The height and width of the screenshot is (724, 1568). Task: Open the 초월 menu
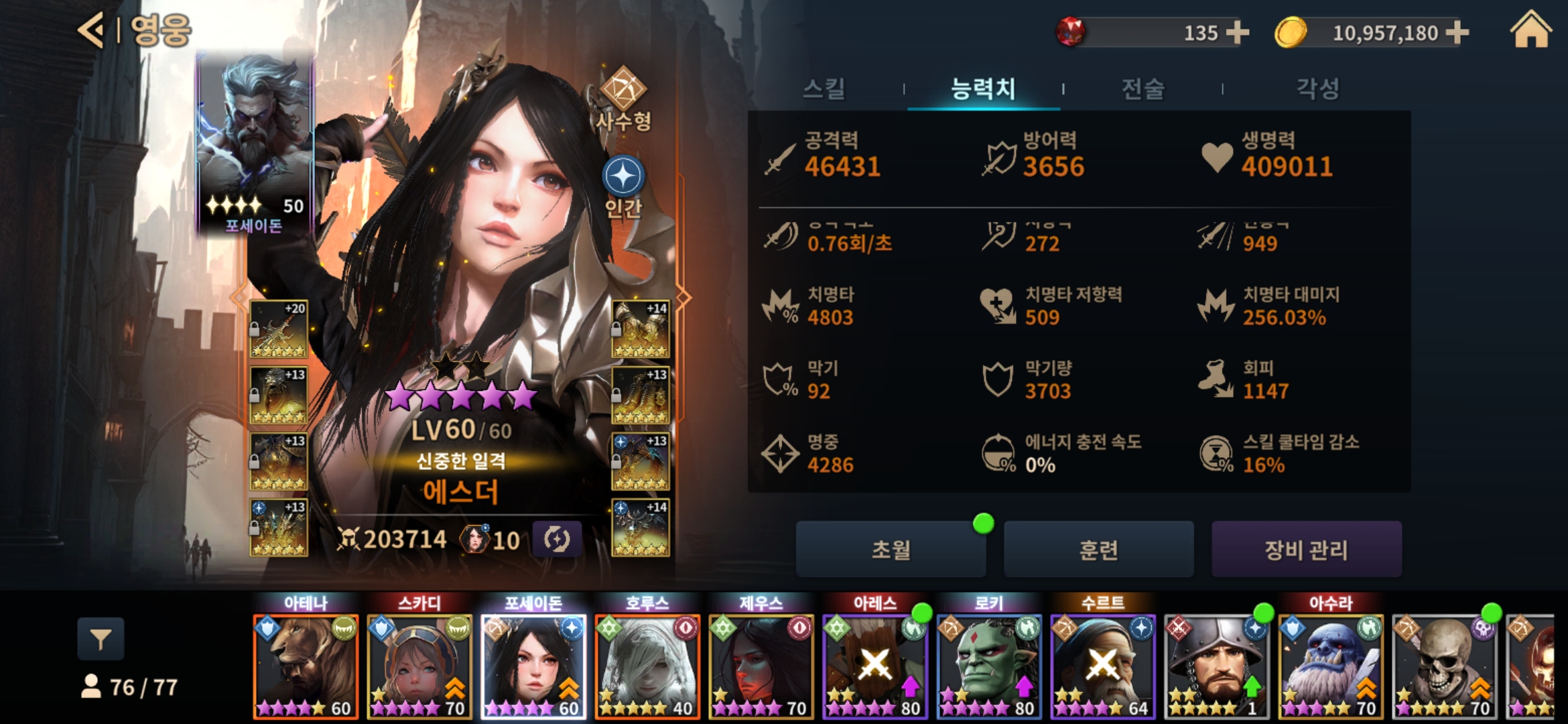point(891,550)
